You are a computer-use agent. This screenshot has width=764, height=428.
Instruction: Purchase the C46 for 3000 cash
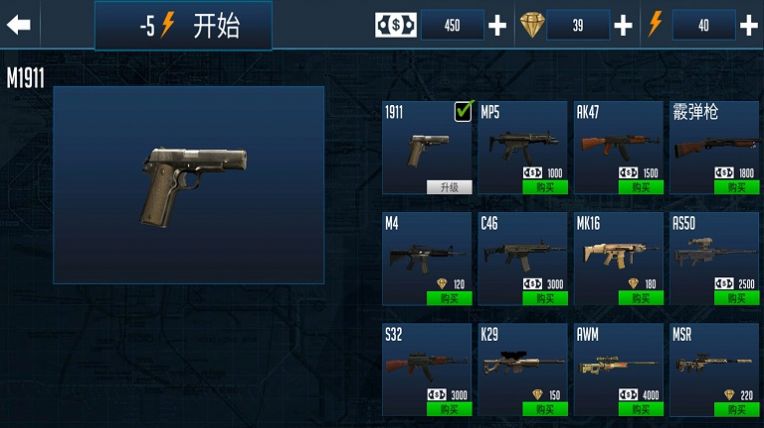coord(544,298)
